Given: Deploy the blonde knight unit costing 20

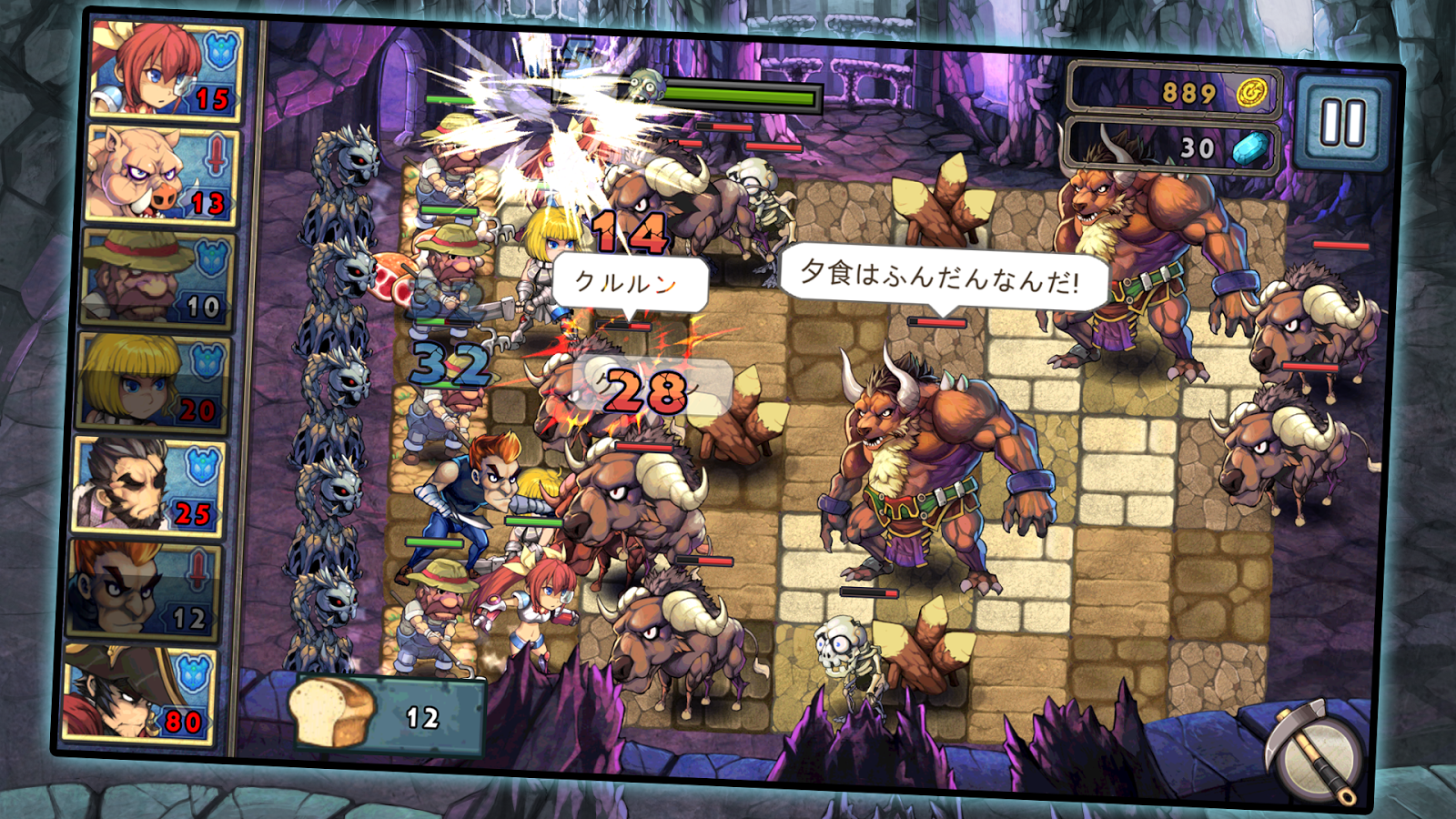Looking at the screenshot, I should [x=152, y=382].
